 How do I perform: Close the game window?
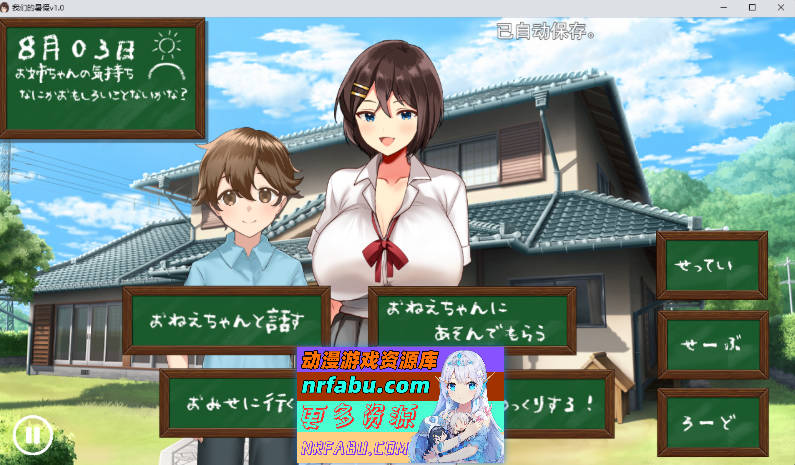(779, 7)
